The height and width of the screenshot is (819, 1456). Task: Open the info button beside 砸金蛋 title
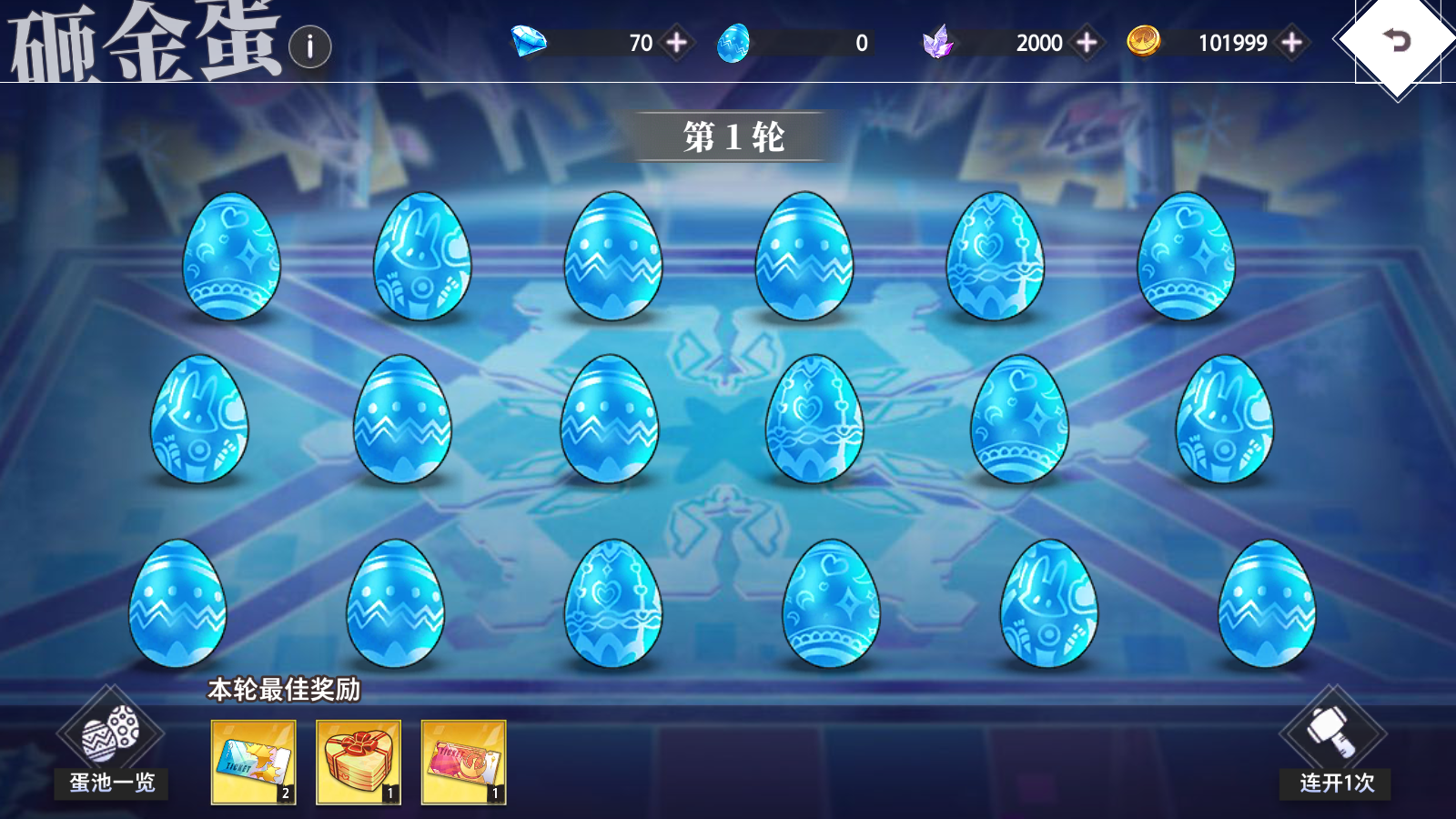tap(310, 46)
